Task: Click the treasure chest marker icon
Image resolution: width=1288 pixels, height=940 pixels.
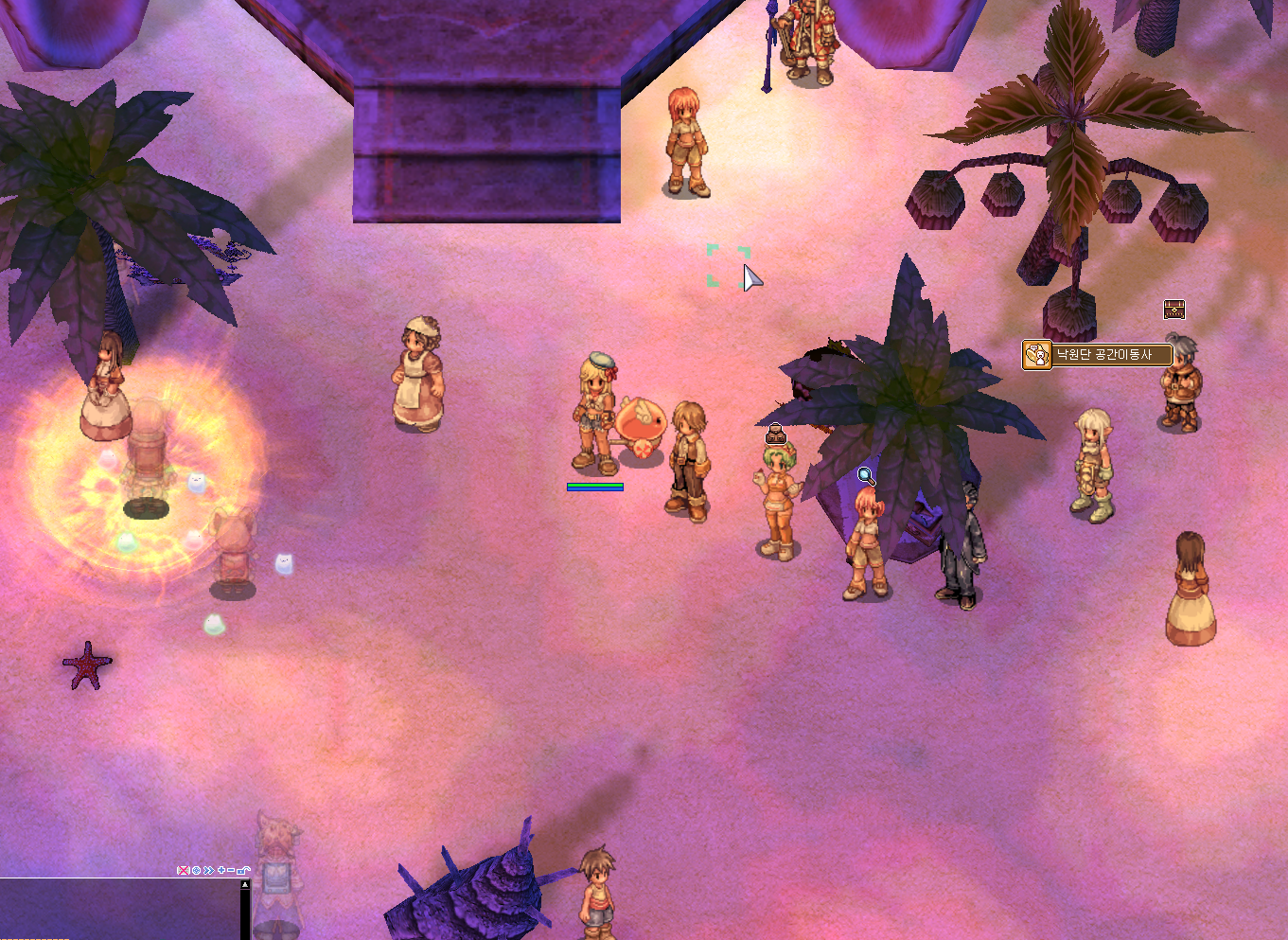Action: coord(1173,310)
